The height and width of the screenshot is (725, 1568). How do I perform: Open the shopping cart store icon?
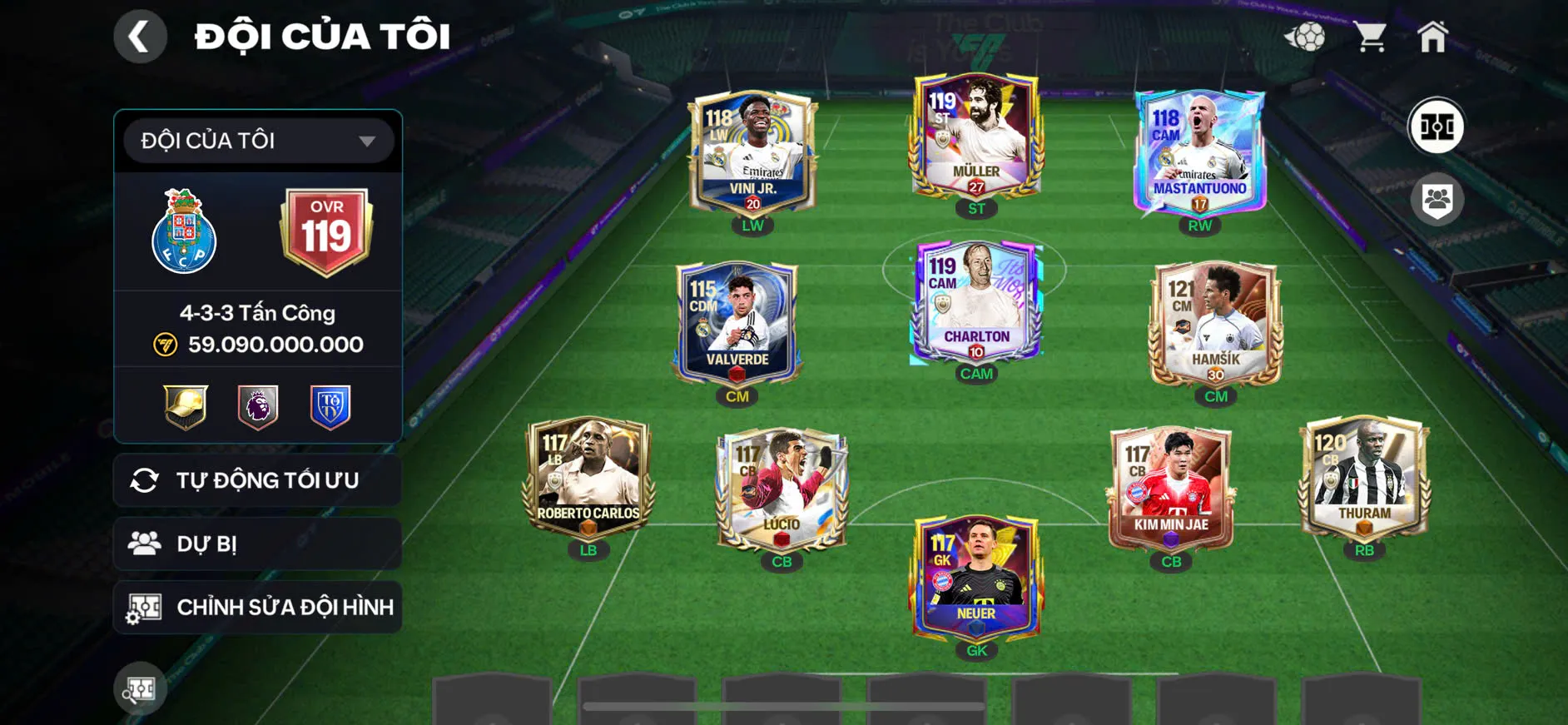1369,35
